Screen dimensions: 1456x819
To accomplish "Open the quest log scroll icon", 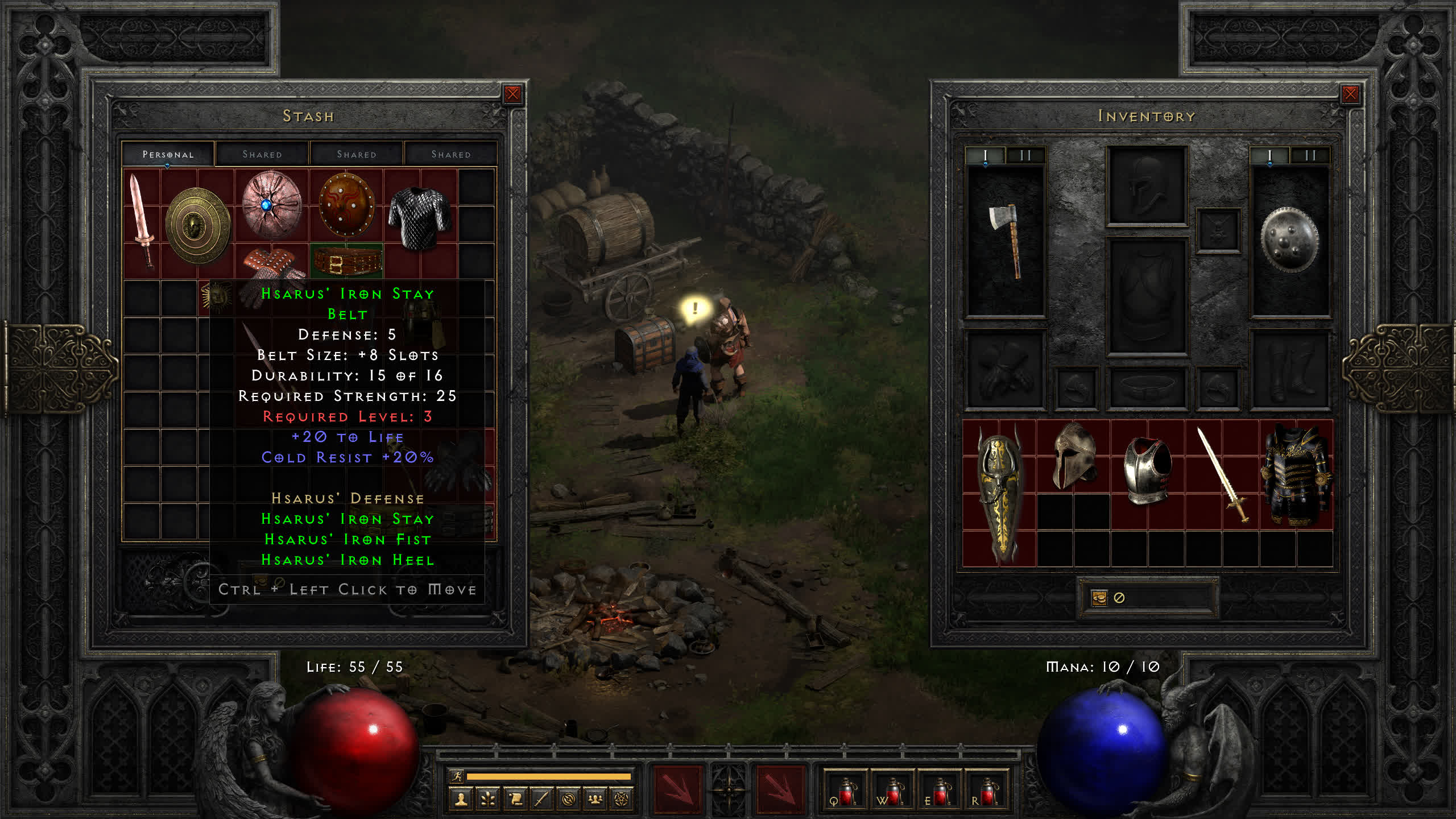I will (x=515, y=800).
